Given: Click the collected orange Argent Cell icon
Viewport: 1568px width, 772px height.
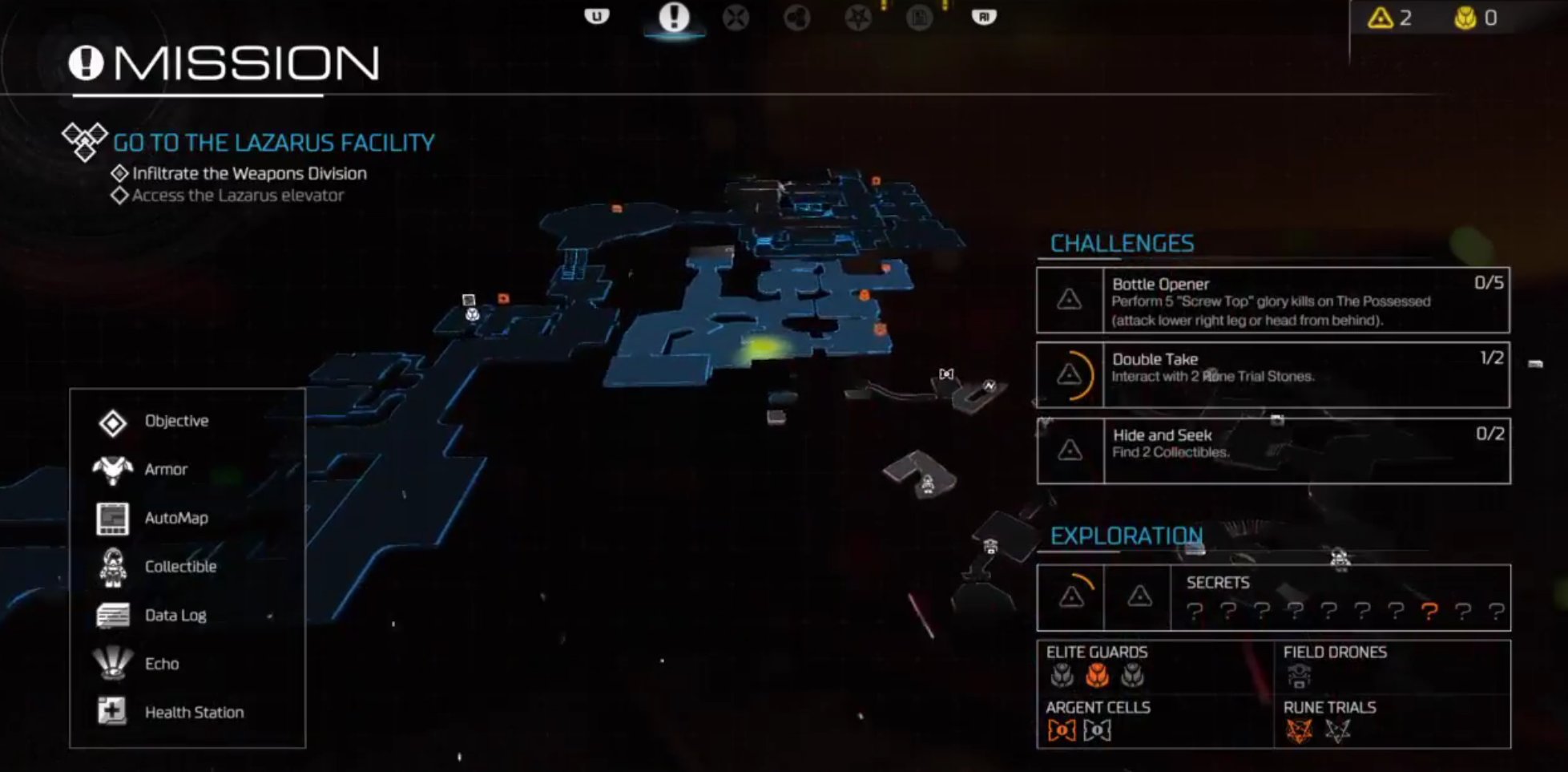Looking at the screenshot, I should point(1061,730).
